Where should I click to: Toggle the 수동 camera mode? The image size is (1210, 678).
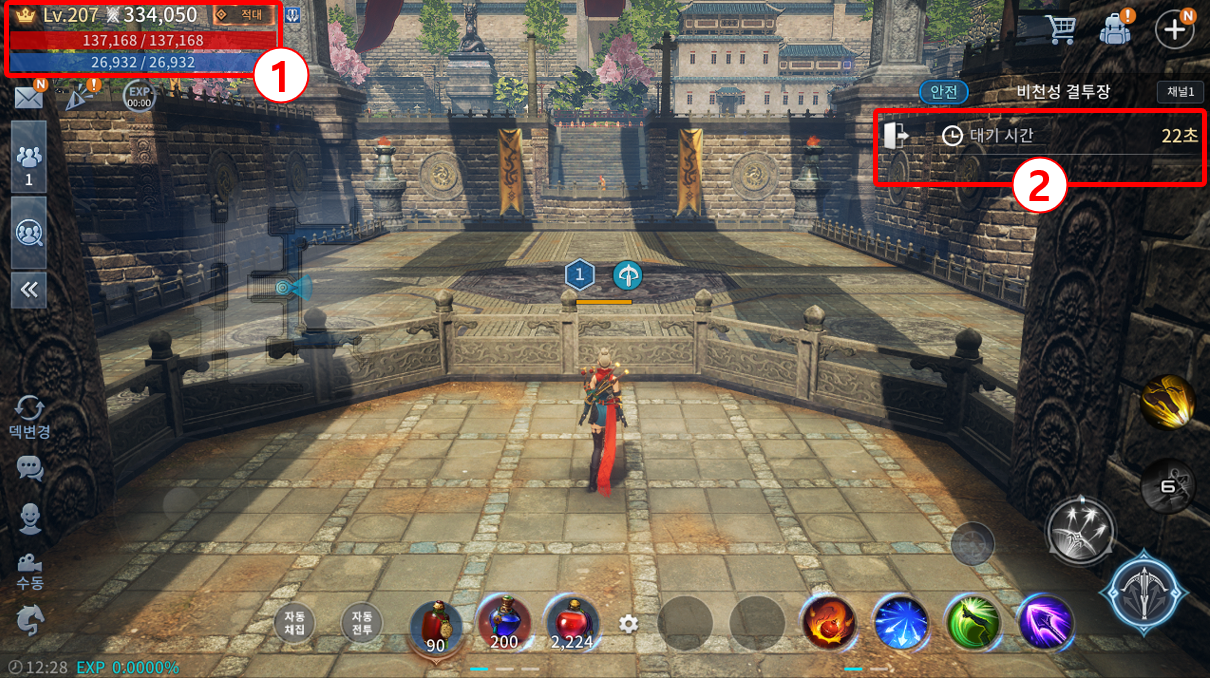[29, 569]
